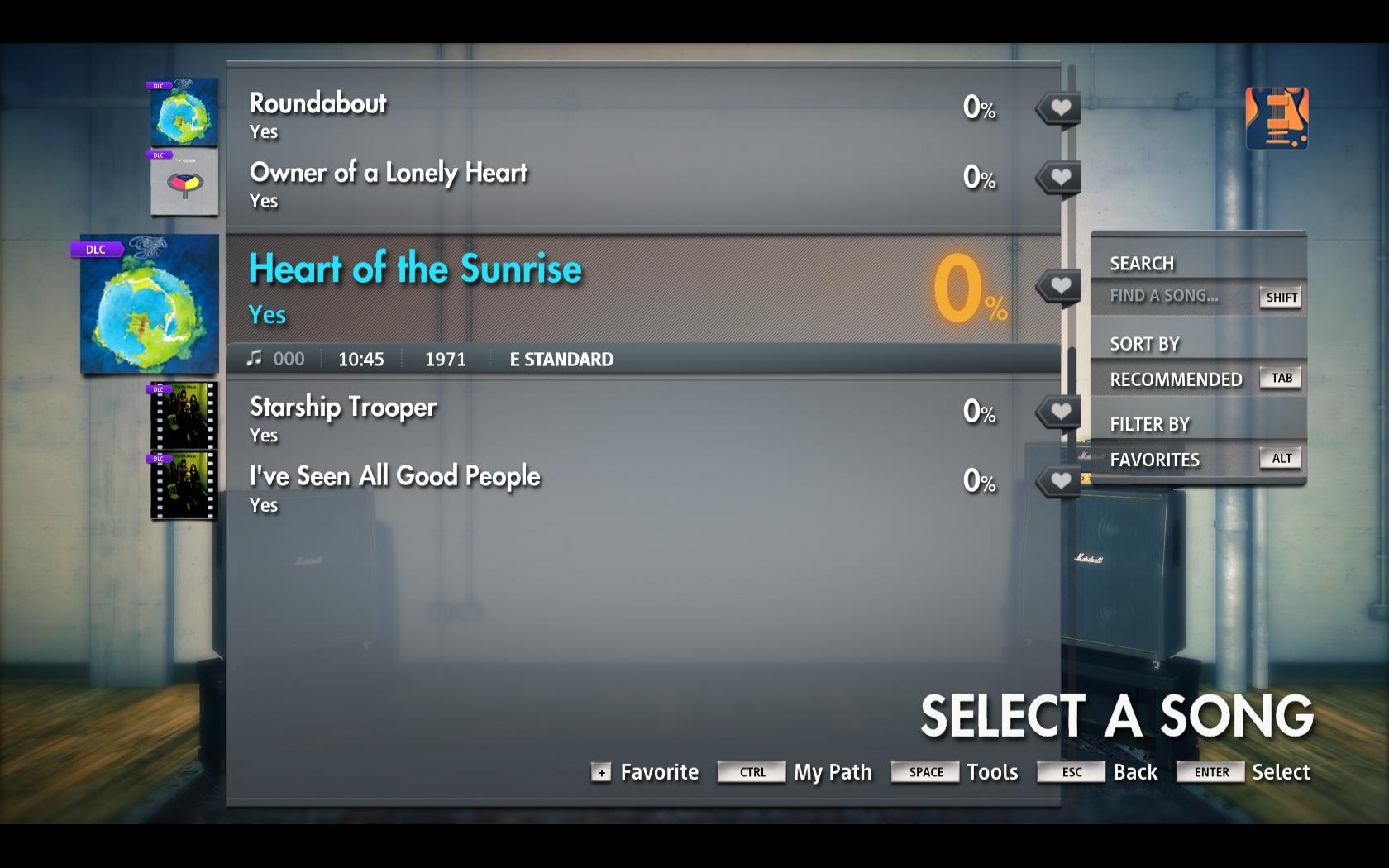Click the music note icon in the song details bar

256,358
